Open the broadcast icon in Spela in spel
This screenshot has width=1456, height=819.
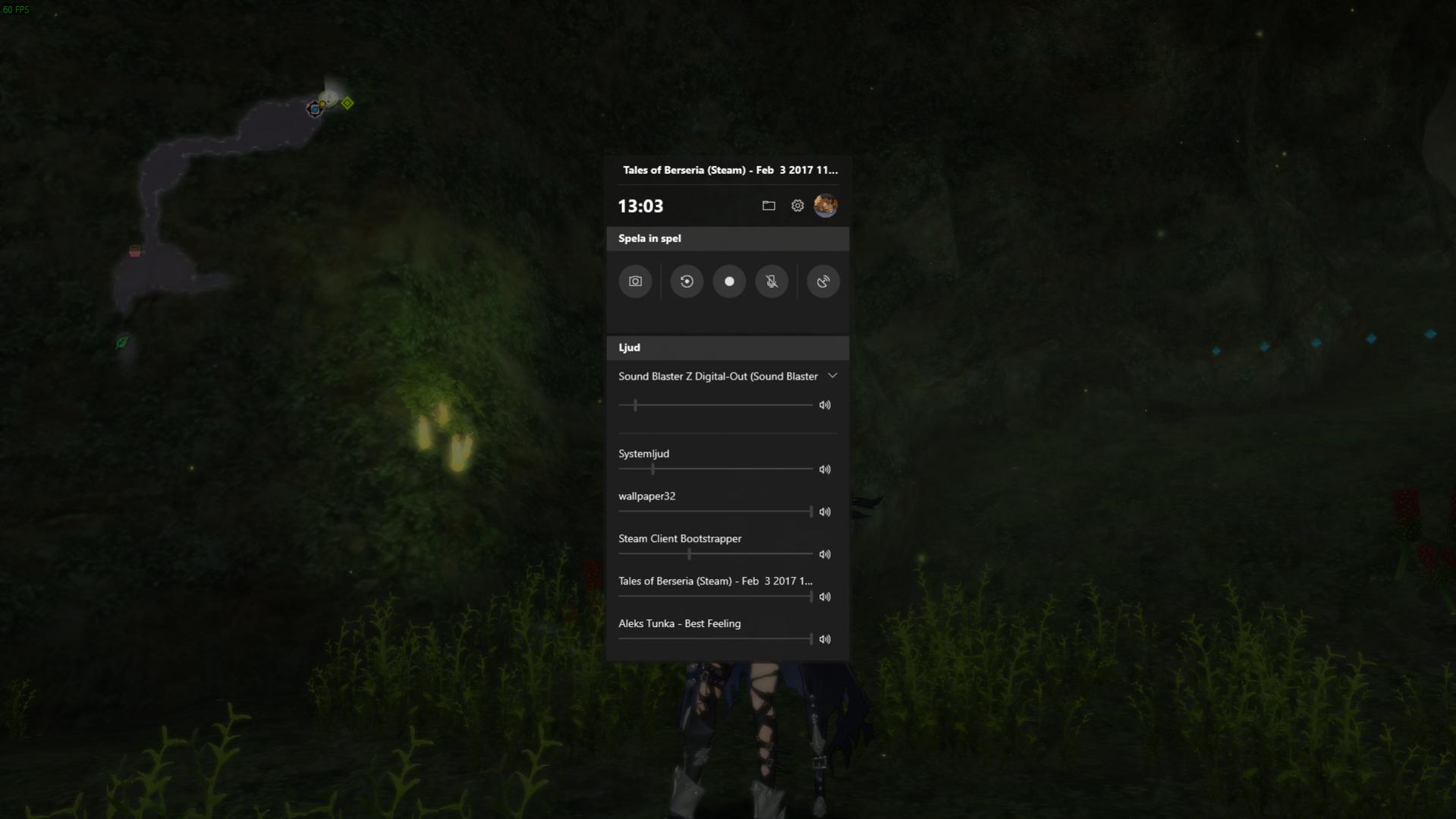(822, 281)
